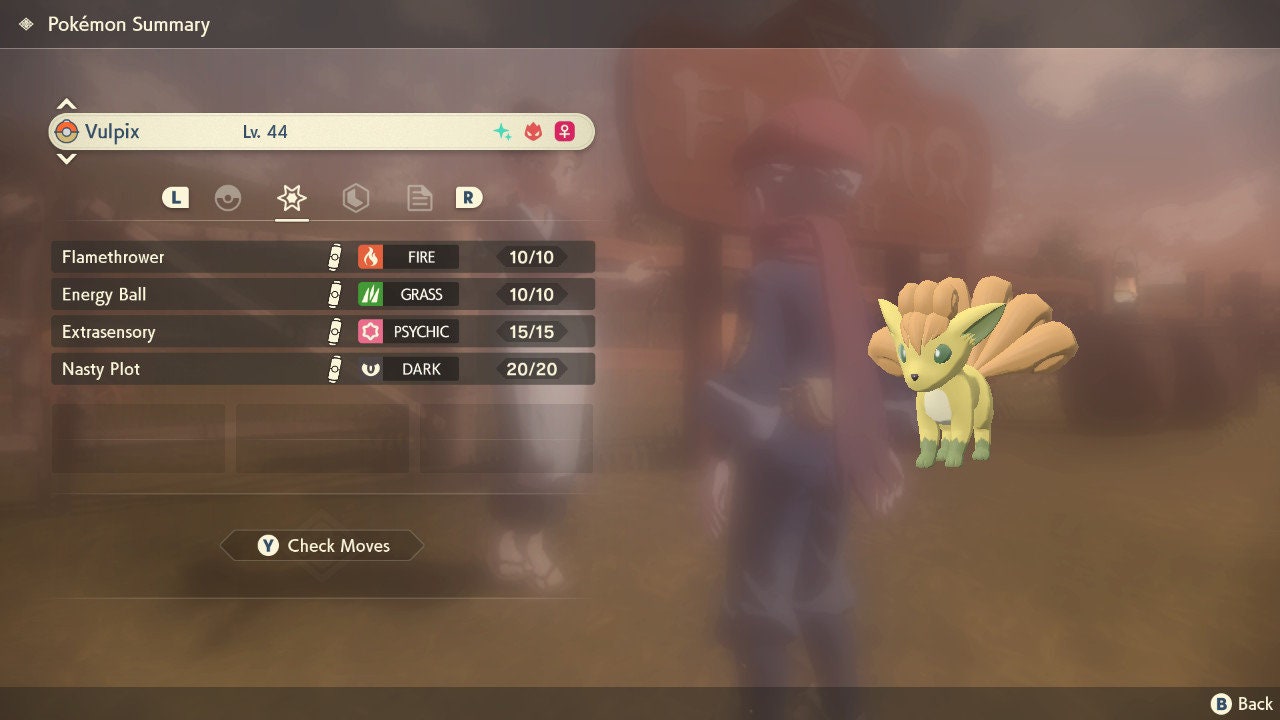Click the Dark type icon beside Nasty Plot
Screen dimensions: 1280x720
point(372,369)
